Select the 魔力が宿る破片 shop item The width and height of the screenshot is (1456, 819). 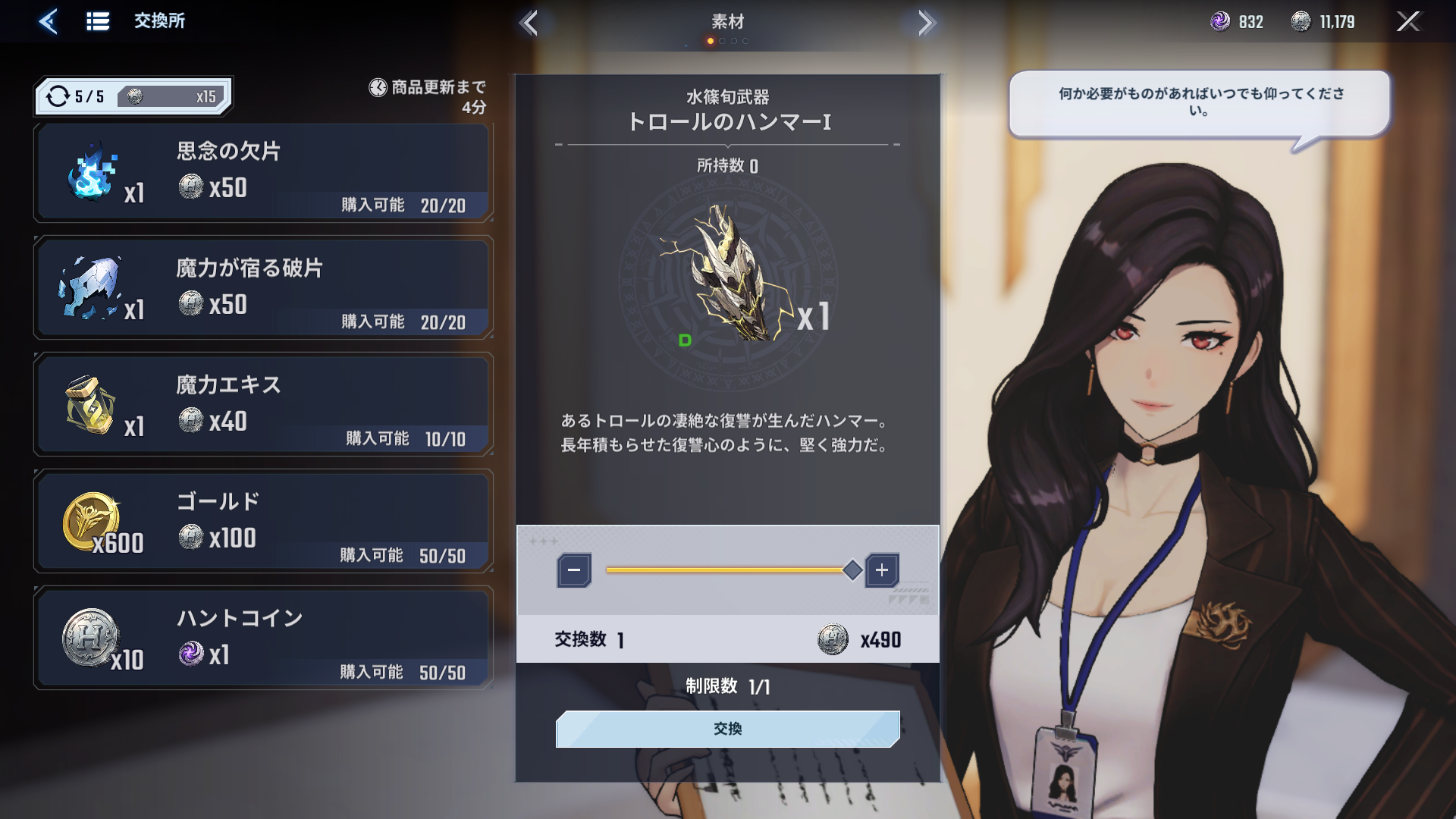[x=262, y=289]
